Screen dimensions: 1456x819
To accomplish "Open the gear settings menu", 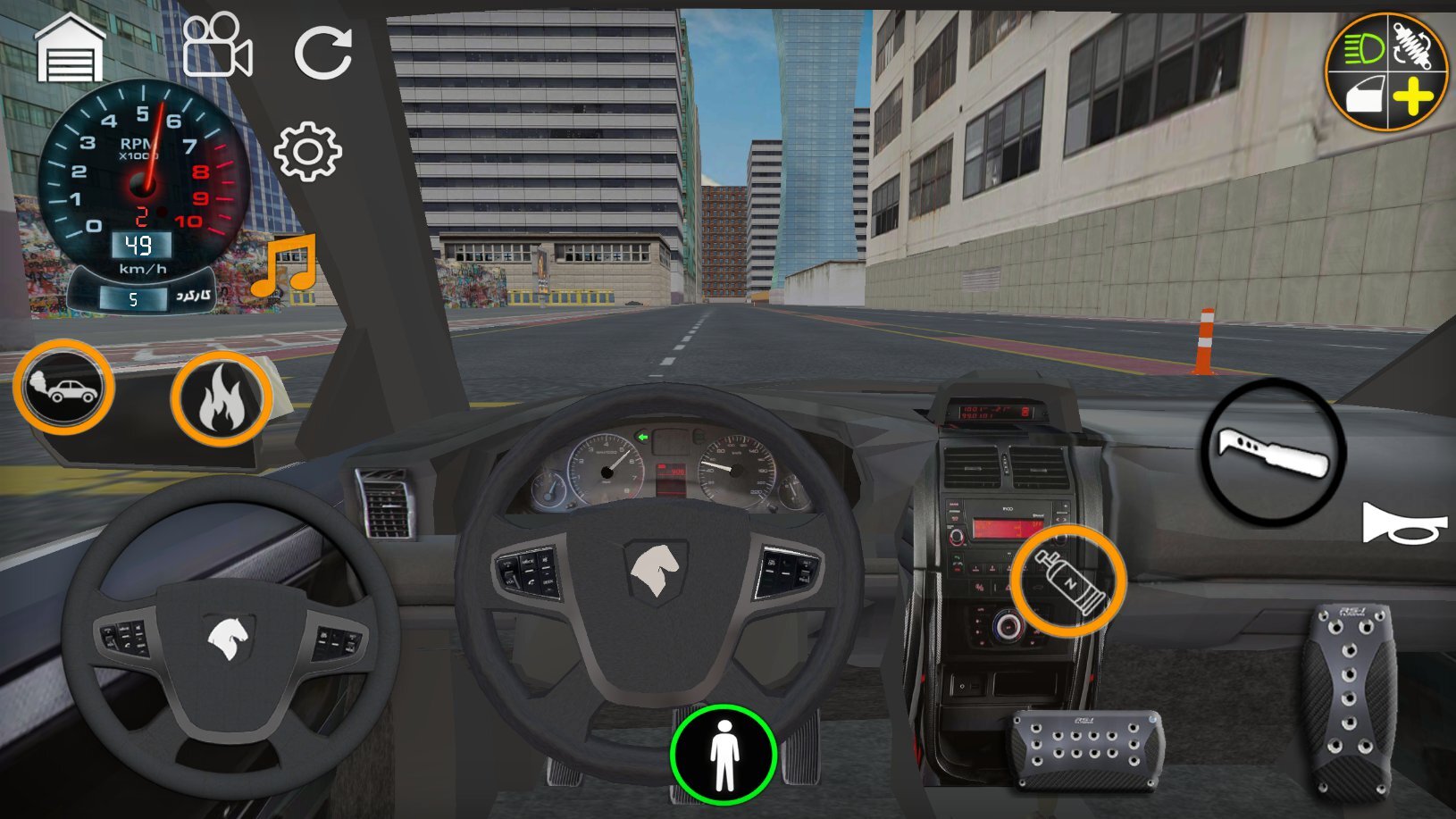I will tap(307, 152).
